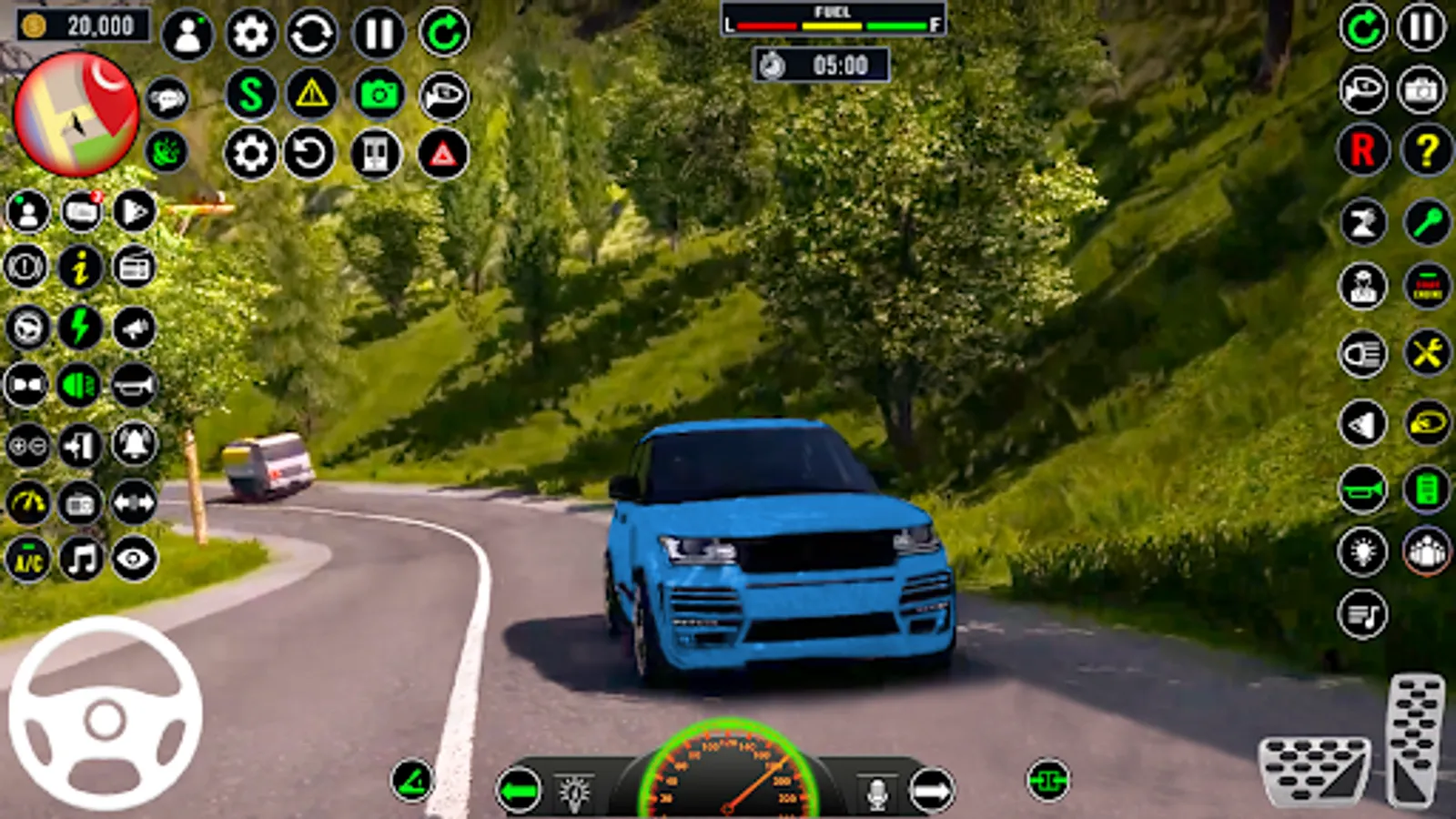1456x819 pixels.
Task: Click the green S button
Action: click(x=250, y=94)
